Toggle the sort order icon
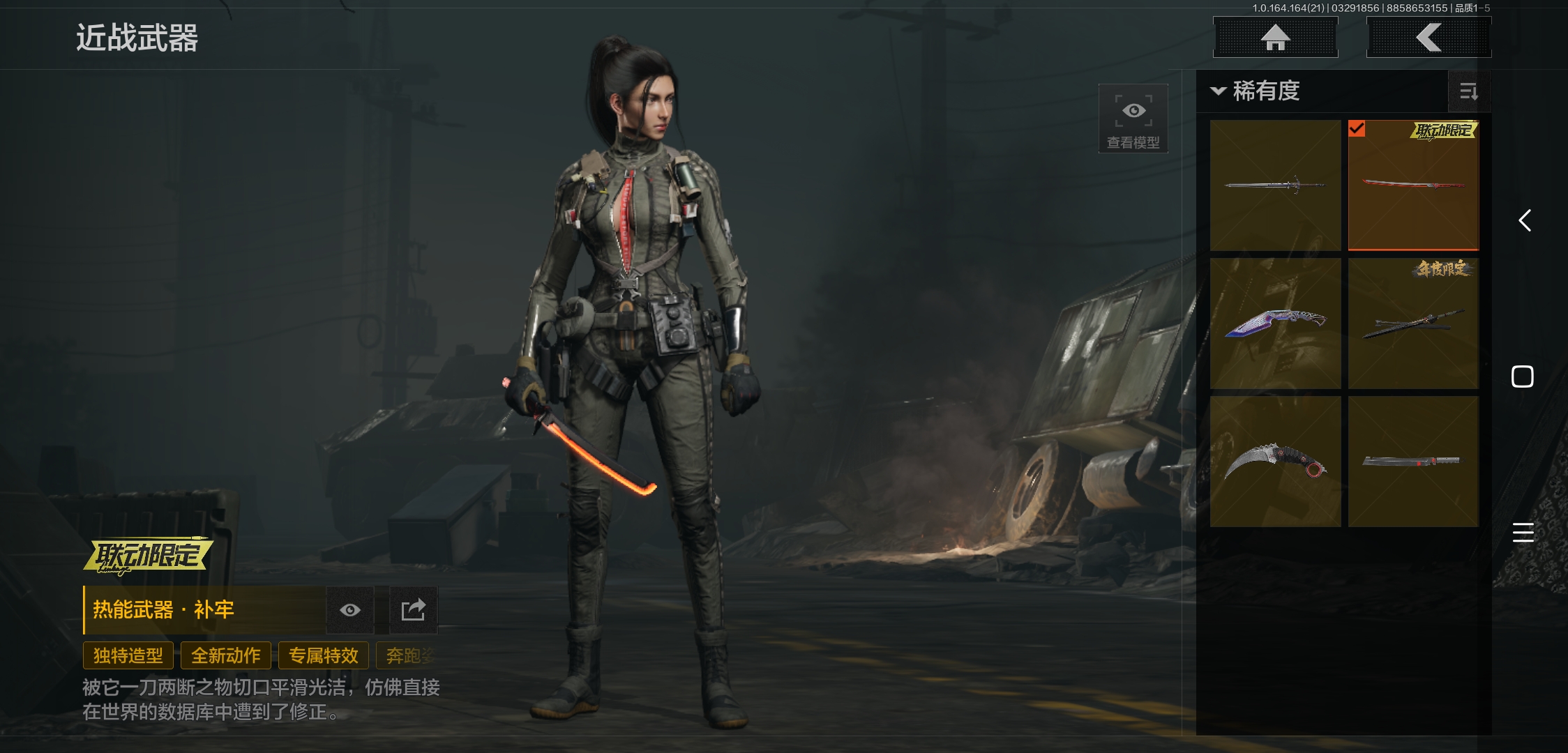The height and width of the screenshot is (753, 1568). click(1469, 91)
